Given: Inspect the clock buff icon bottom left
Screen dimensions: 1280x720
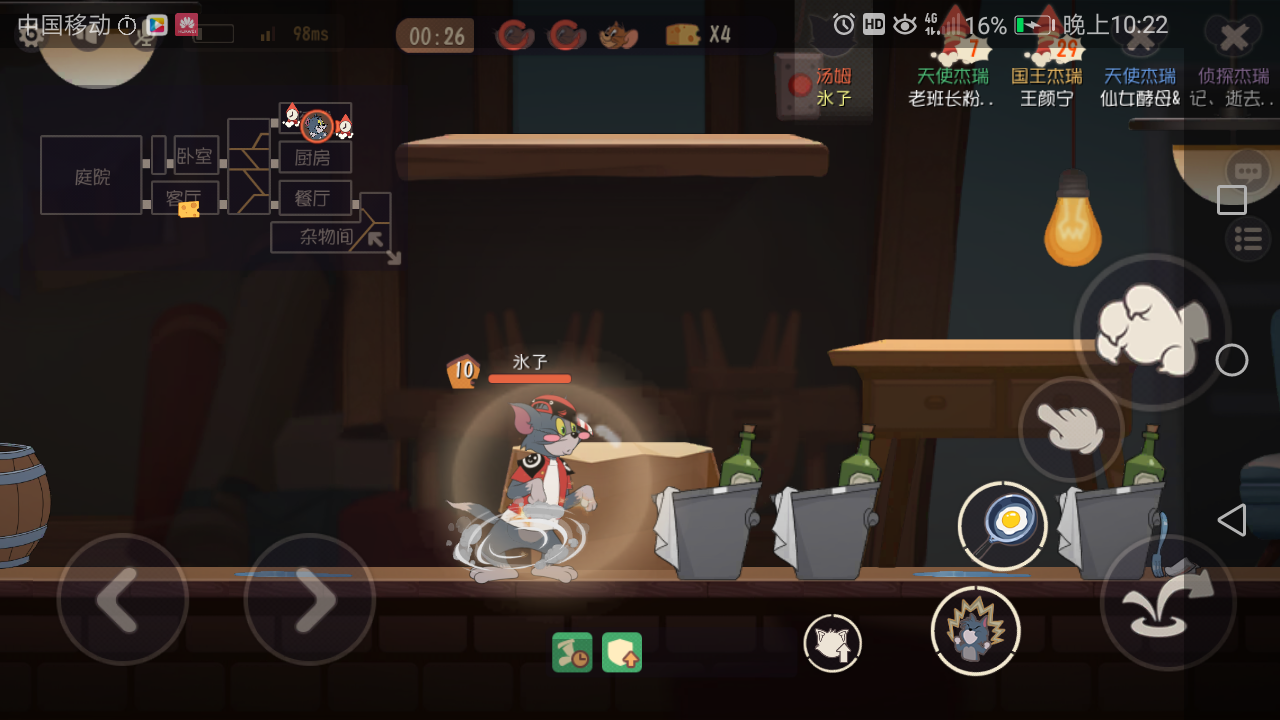Looking at the screenshot, I should 571,651.
